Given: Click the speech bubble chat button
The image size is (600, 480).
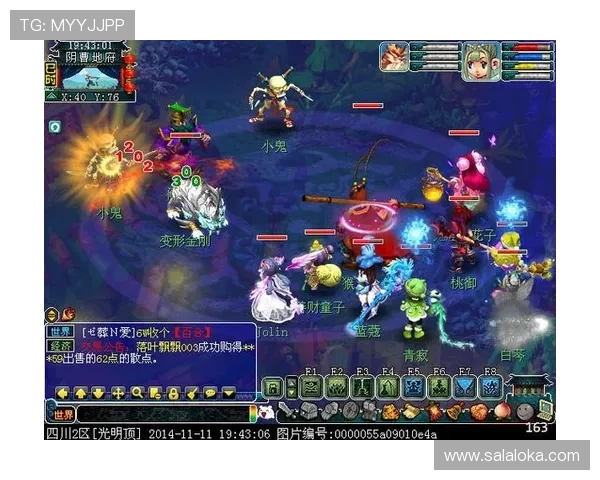Looking at the screenshot, I should tap(210, 393).
